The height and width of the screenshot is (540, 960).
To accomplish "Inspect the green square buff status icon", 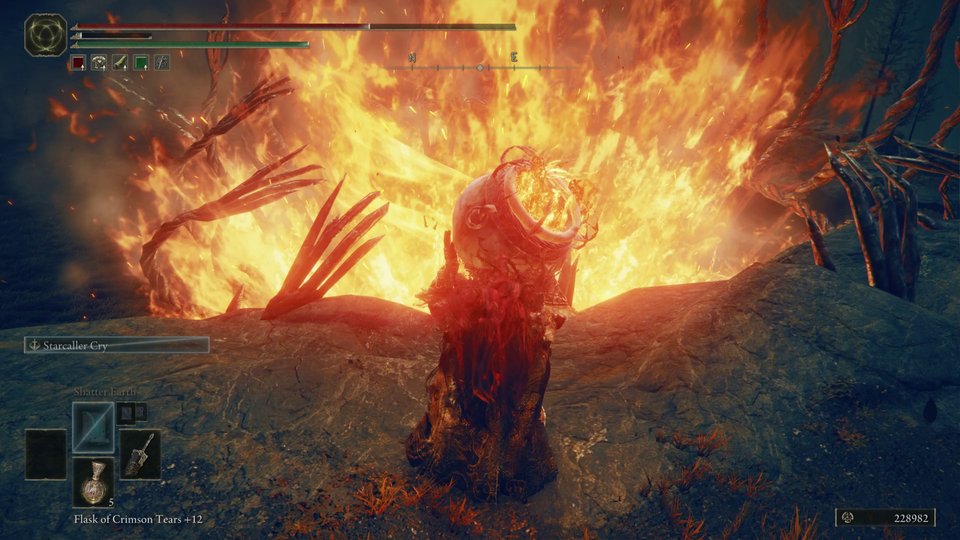I will (x=140, y=62).
